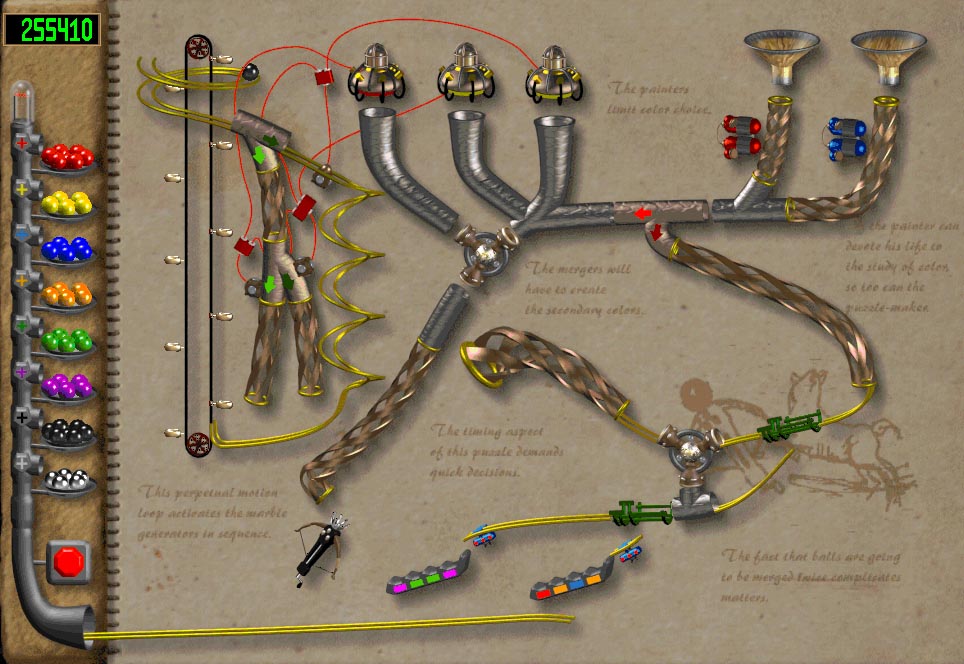Screen dimensions: 964x664
Task: Grab a yellow marble from its dish
Action: [x=68, y=203]
